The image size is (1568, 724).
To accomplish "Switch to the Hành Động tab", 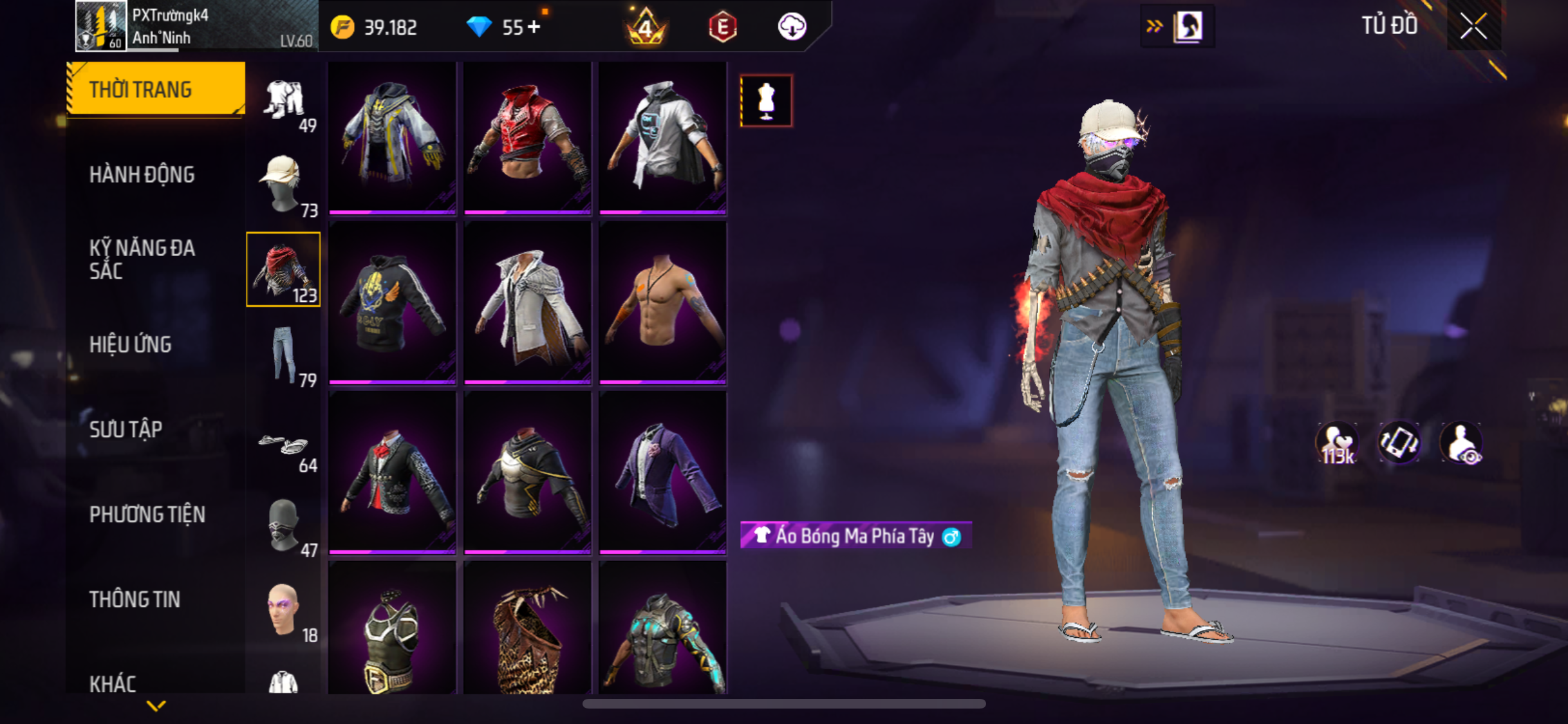I will 142,174.
